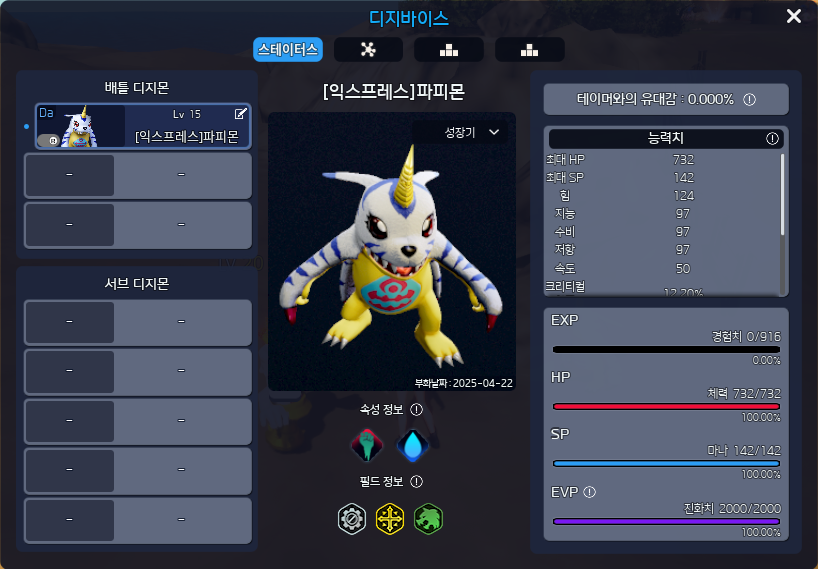Click the green wolf field icon

click(x=428, y=518)
